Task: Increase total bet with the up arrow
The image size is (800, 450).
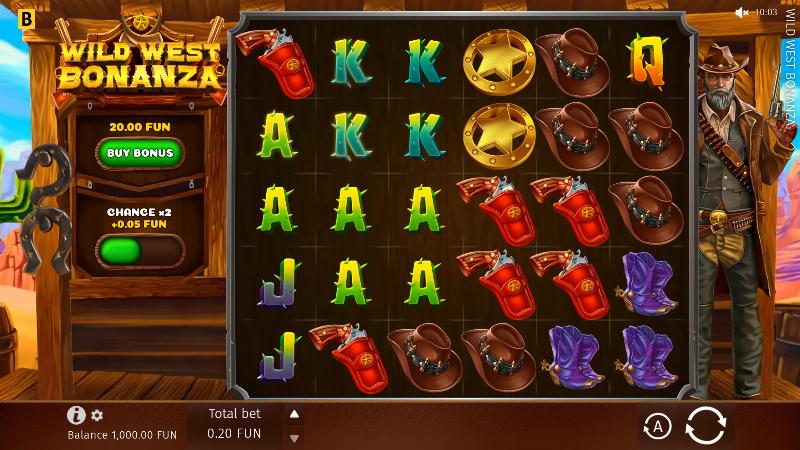Action: [x=294, y=414]
